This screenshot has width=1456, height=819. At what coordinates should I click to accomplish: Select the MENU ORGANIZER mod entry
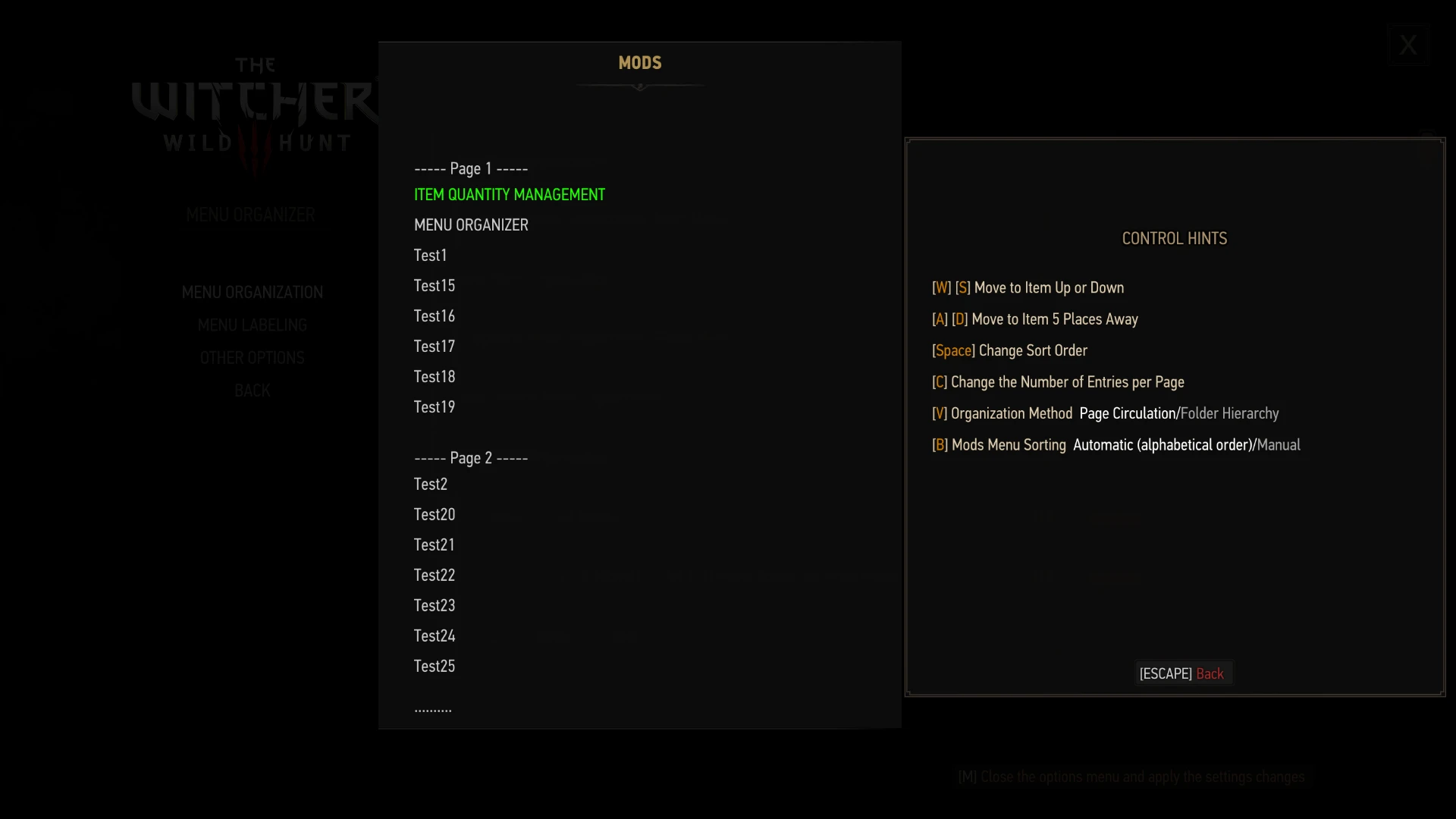470,224
